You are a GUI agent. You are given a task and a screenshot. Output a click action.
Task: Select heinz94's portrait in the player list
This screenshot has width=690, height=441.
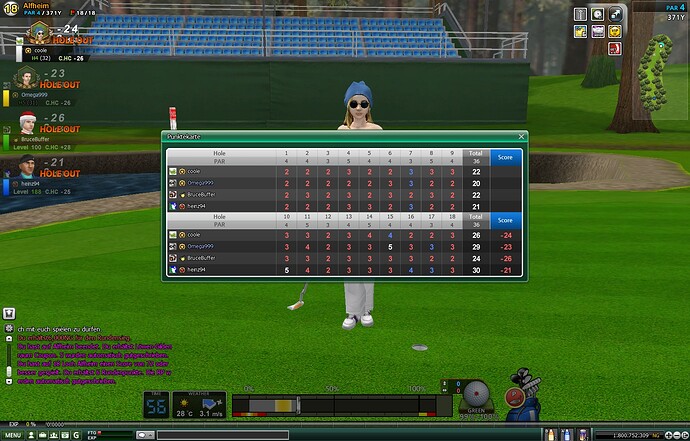(x=27, y=167)
